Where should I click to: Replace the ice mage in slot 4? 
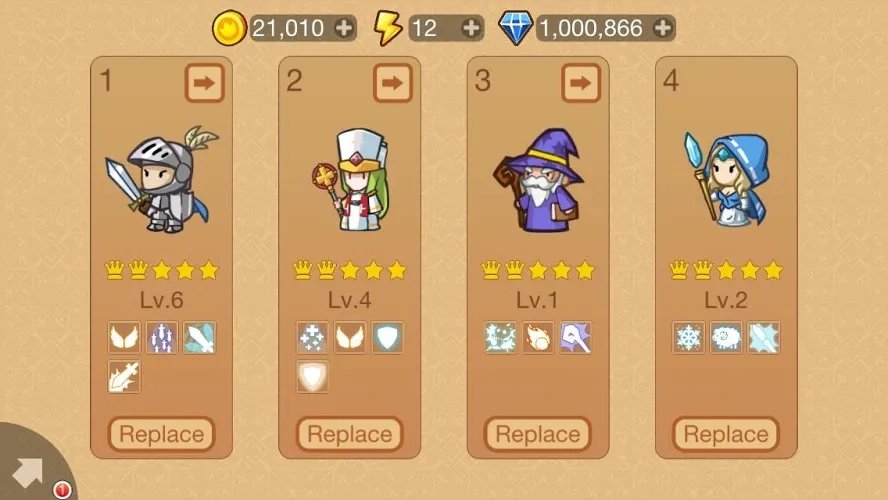(x=726, y=435)
